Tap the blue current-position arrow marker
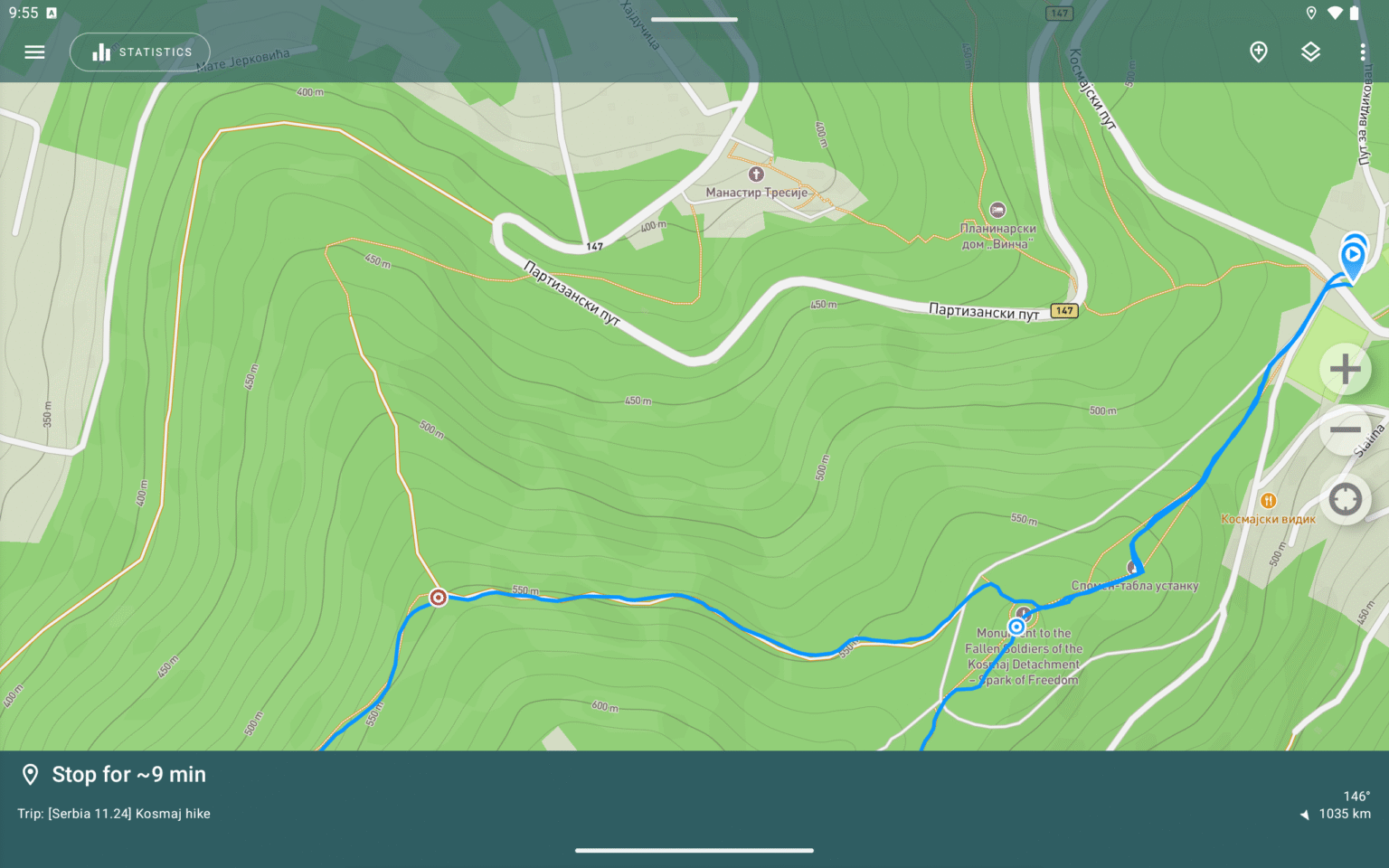 point(1354,256)
